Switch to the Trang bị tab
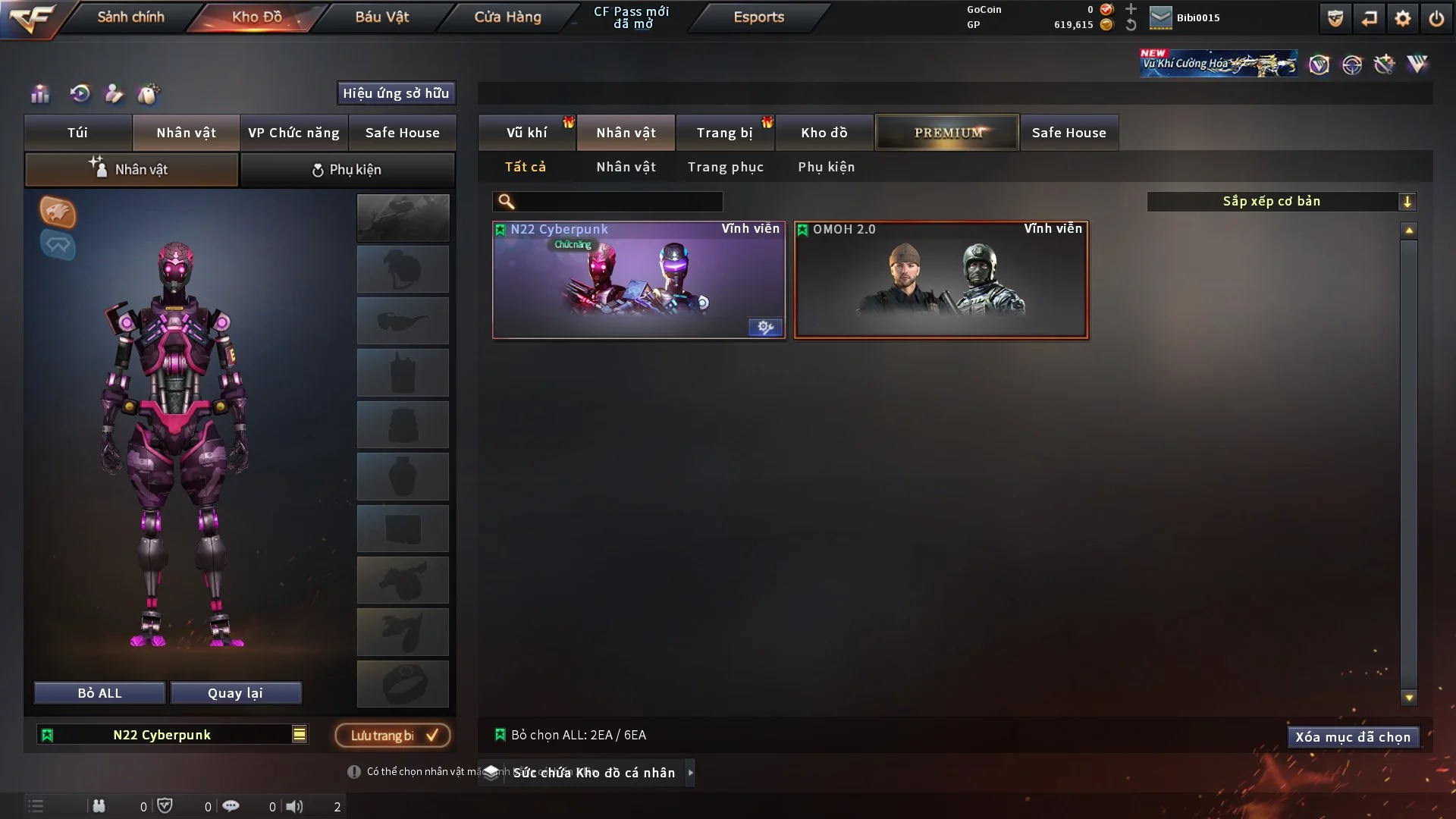This screenshot has width=1456, height=819. click(724, 133)
